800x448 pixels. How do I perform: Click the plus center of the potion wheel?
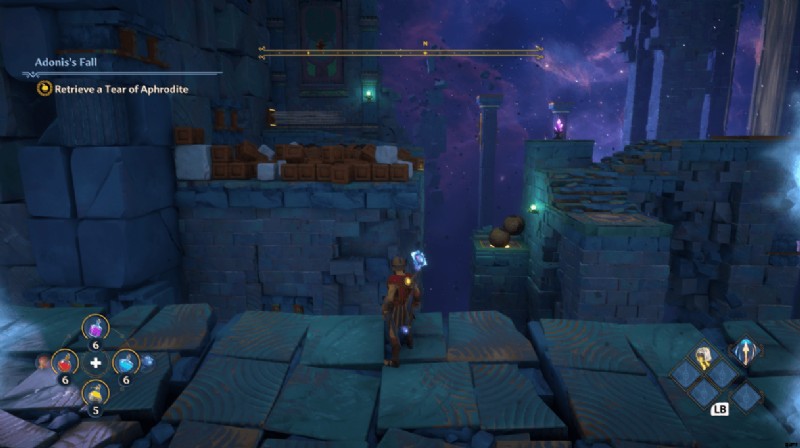[x=95, y=362]
